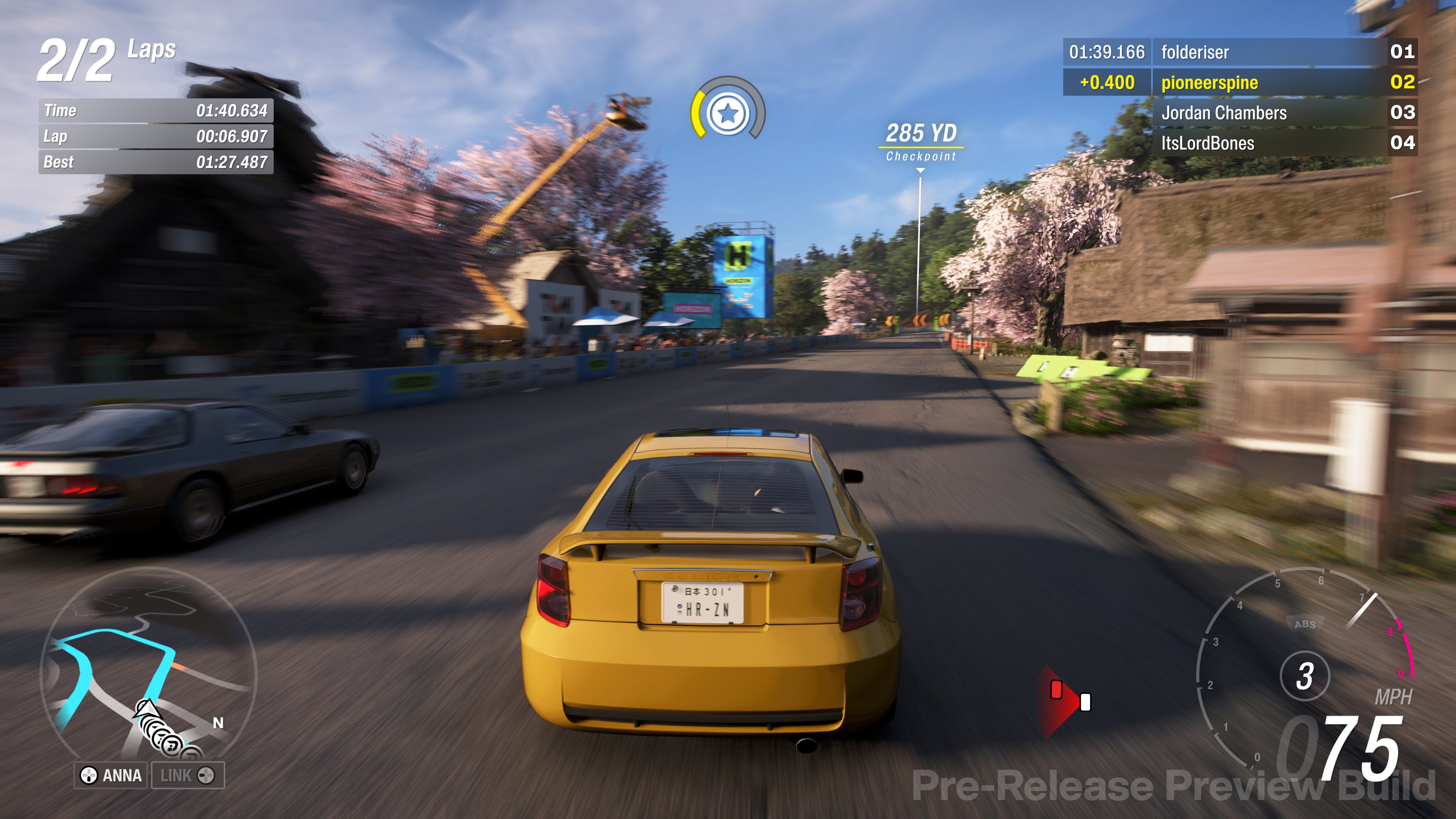This screenshot has height=819, width=1456.
Task: Open the LINK button
Action: (187, 775)
